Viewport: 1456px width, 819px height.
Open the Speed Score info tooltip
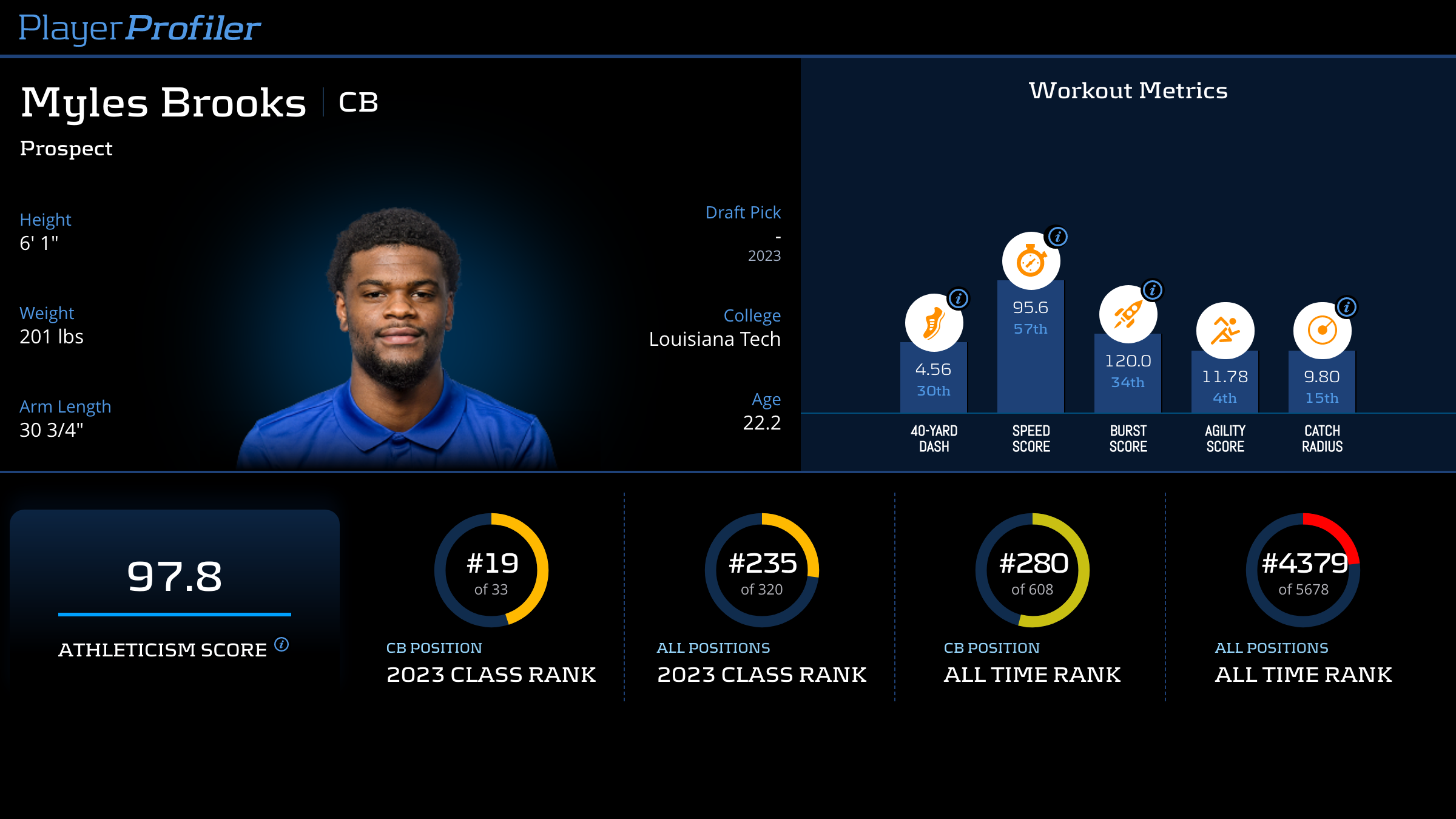pyautogui.click(x=1058, y=237)
